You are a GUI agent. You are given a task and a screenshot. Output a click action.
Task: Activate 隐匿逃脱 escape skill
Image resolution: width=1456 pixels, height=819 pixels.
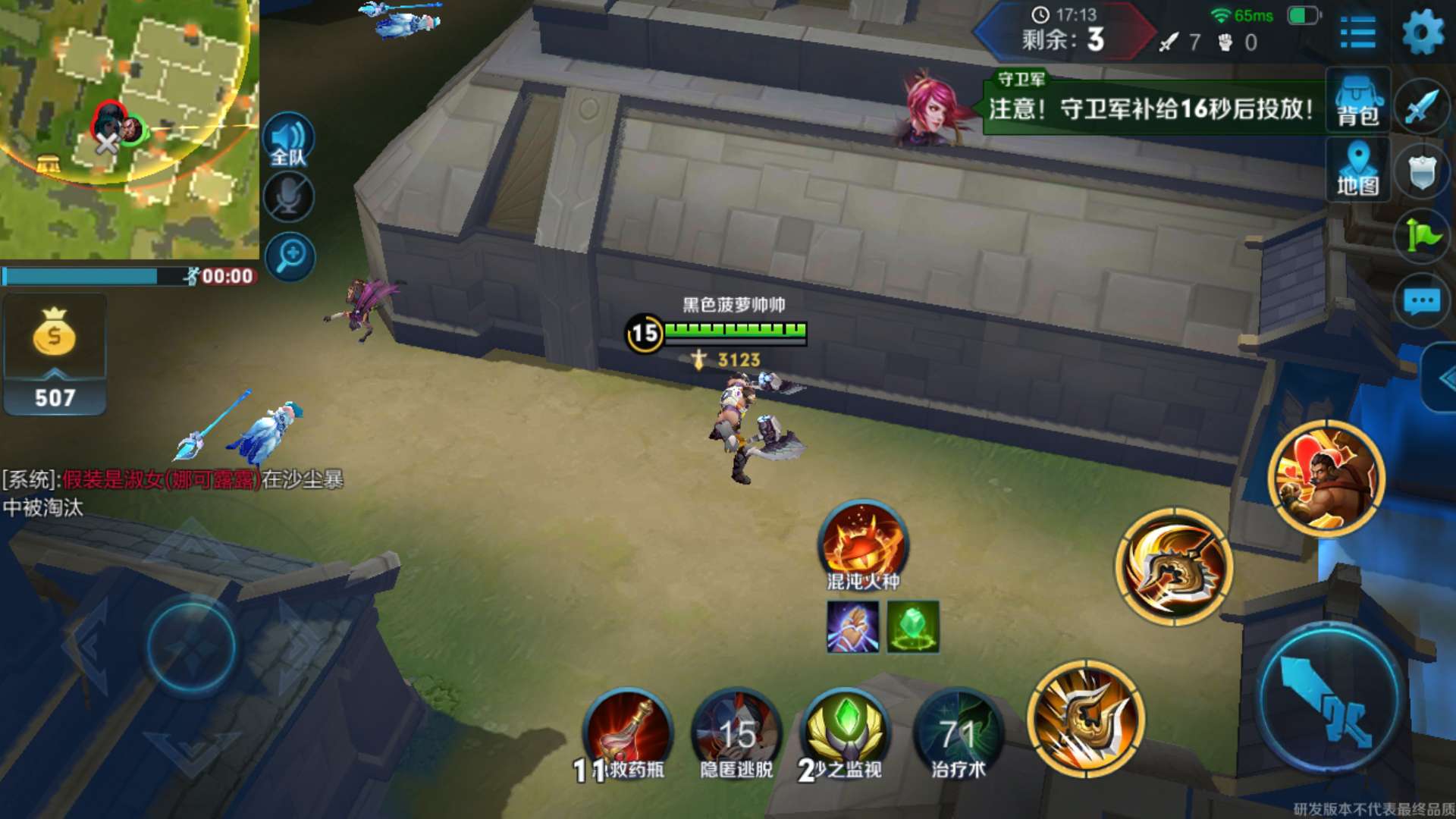coord(736,732)
